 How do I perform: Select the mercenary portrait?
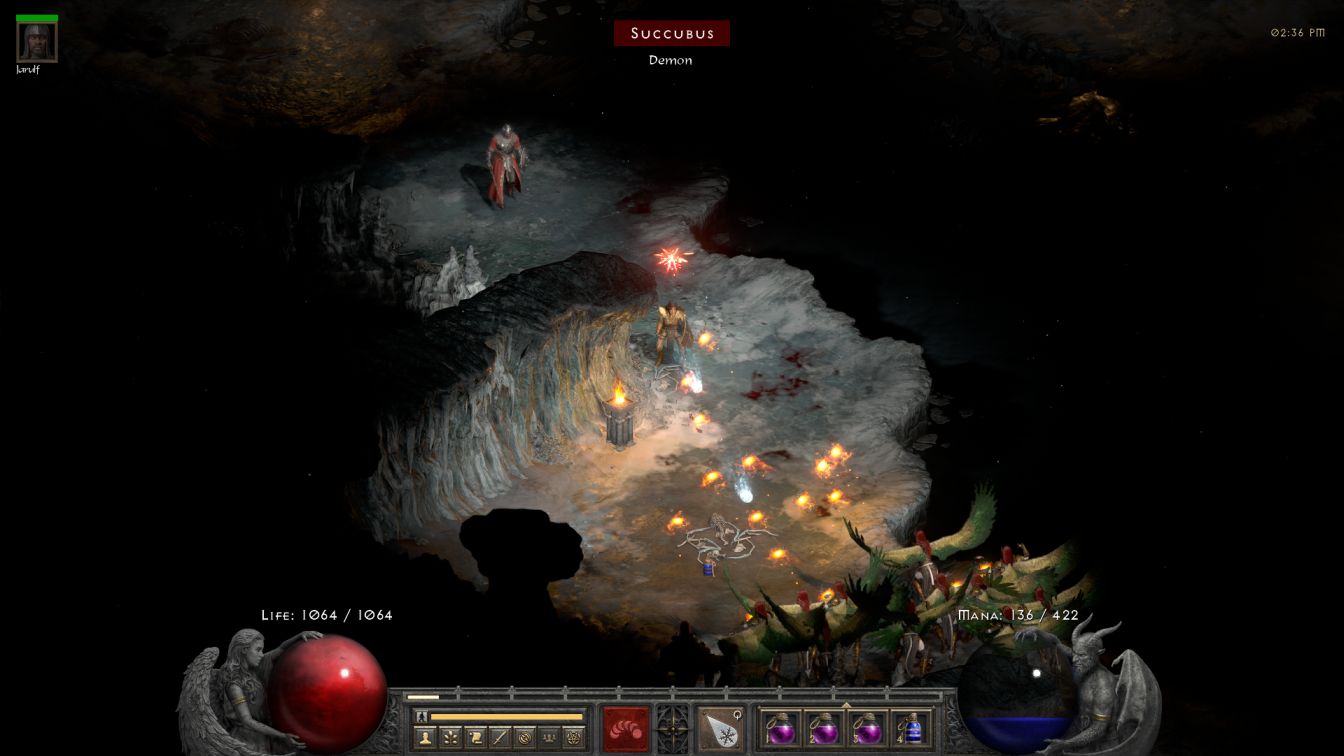click(x=37, y=41)
